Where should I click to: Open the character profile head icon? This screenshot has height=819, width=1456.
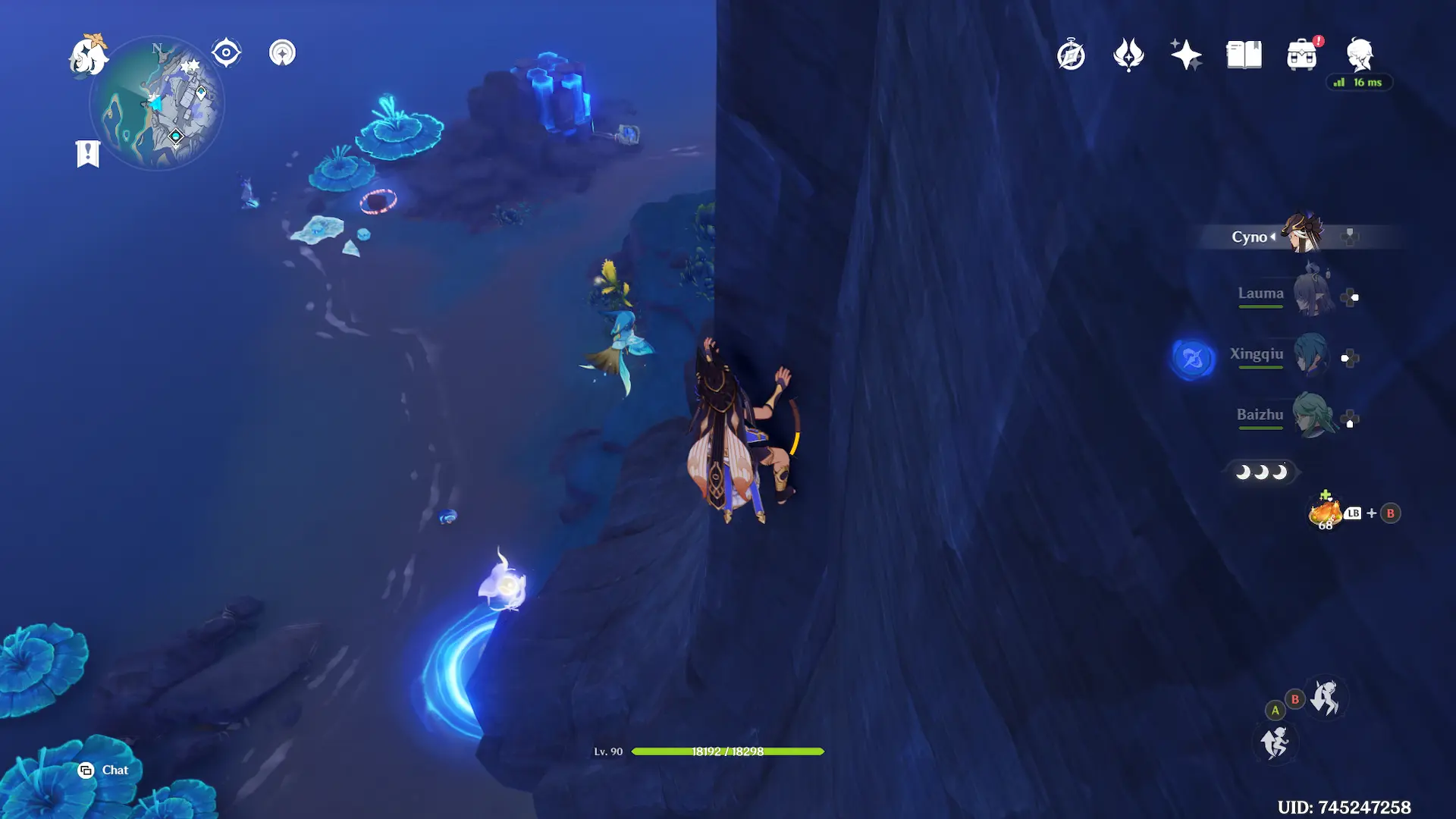[x=1359, y=55]
